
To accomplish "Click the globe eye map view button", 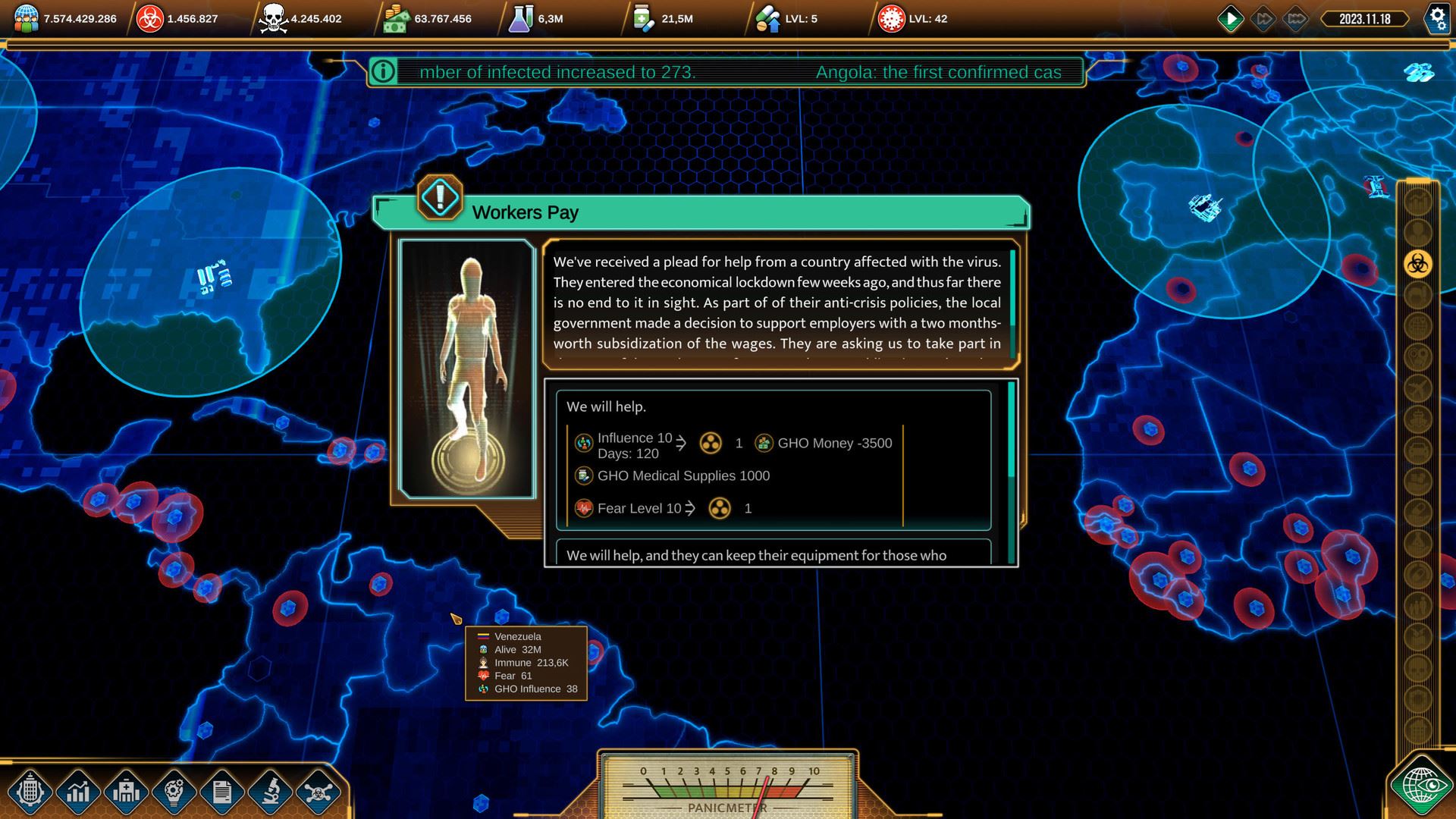I will 1420,786.
